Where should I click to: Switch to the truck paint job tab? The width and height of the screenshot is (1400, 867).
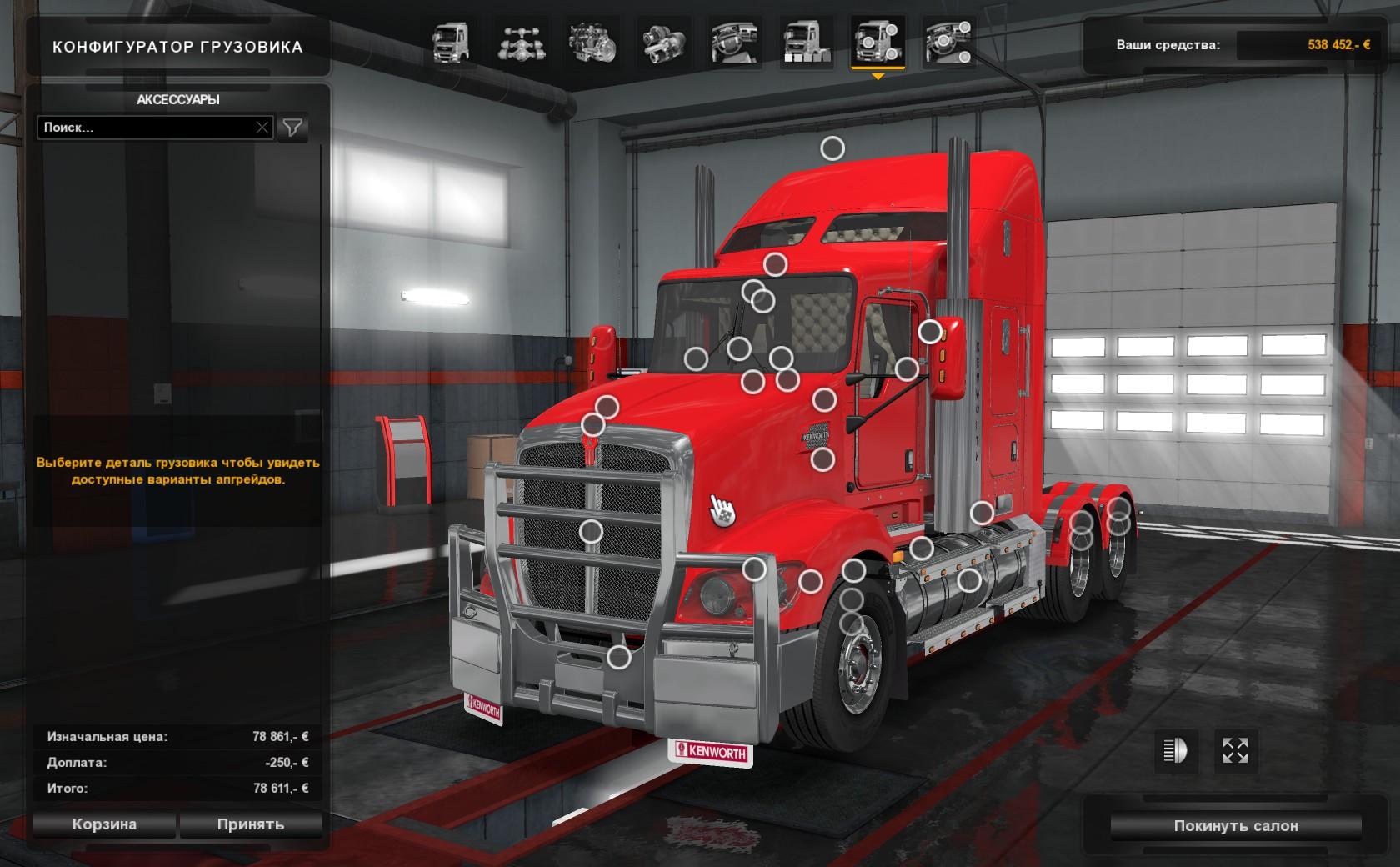(805, 43)
